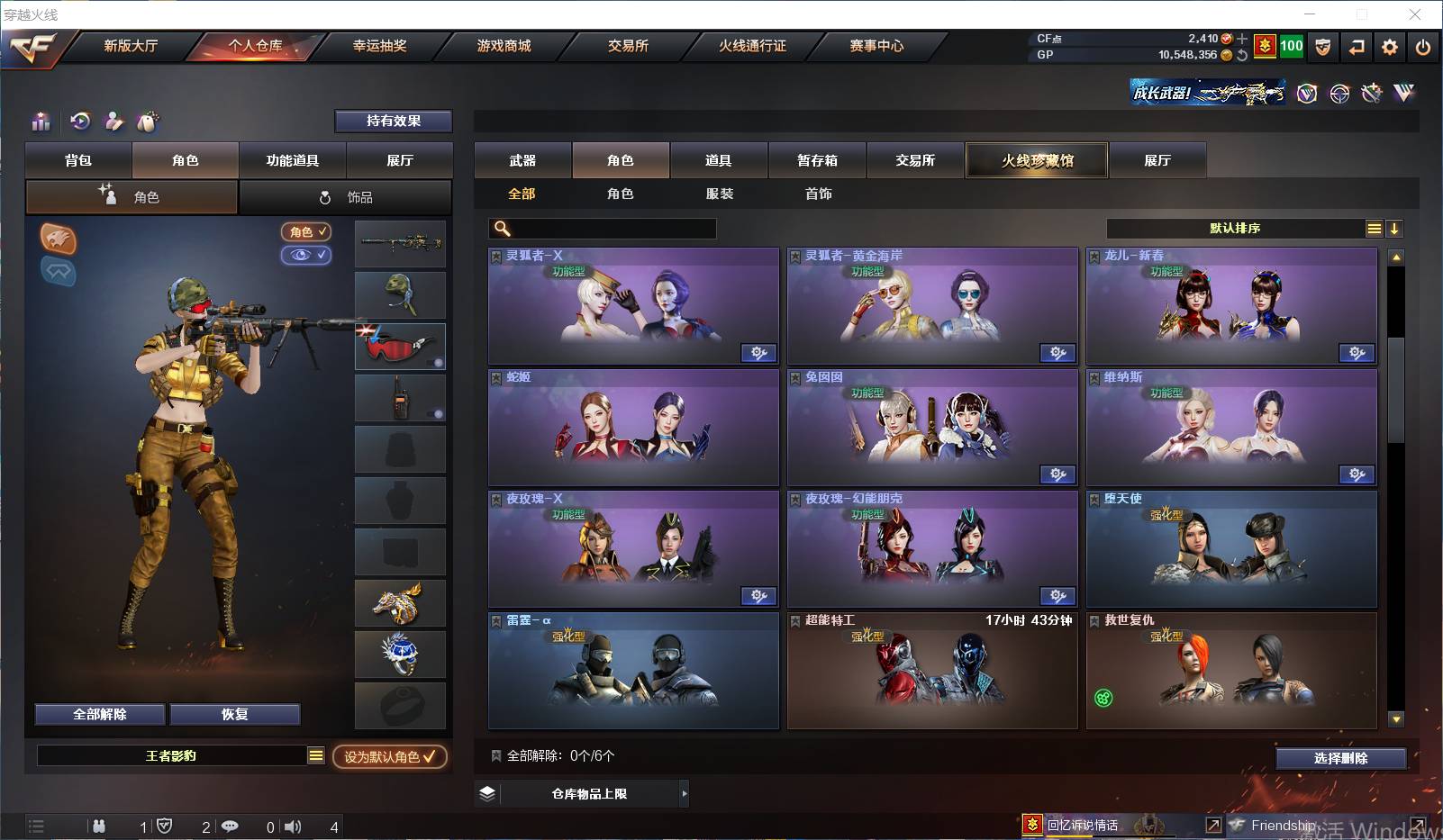
Task: Click the V shield emblem icon beside the growth weapon banner
Action: [x=1307, y=93]
